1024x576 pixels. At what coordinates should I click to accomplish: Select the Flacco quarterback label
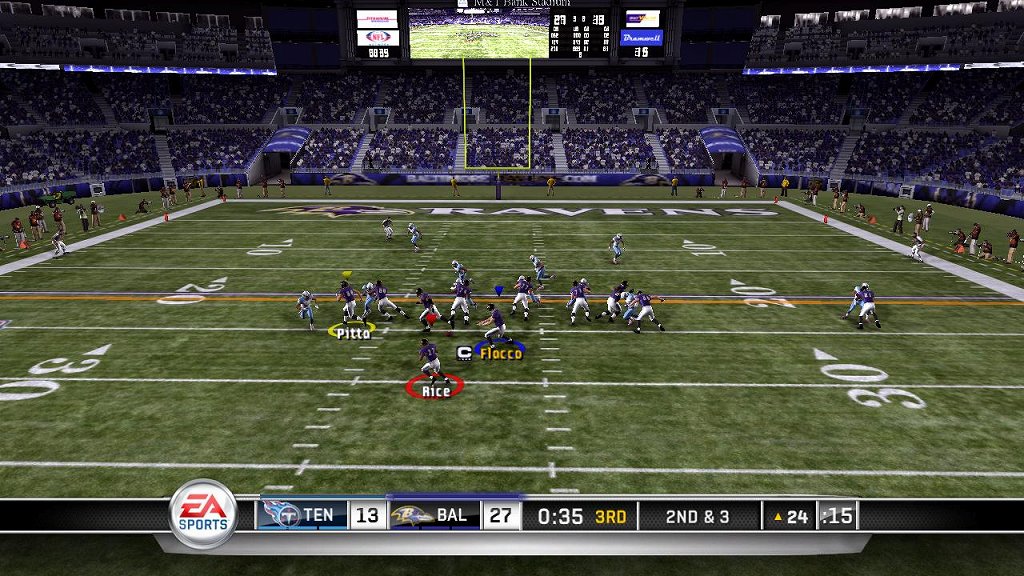(x=501, y=353)
